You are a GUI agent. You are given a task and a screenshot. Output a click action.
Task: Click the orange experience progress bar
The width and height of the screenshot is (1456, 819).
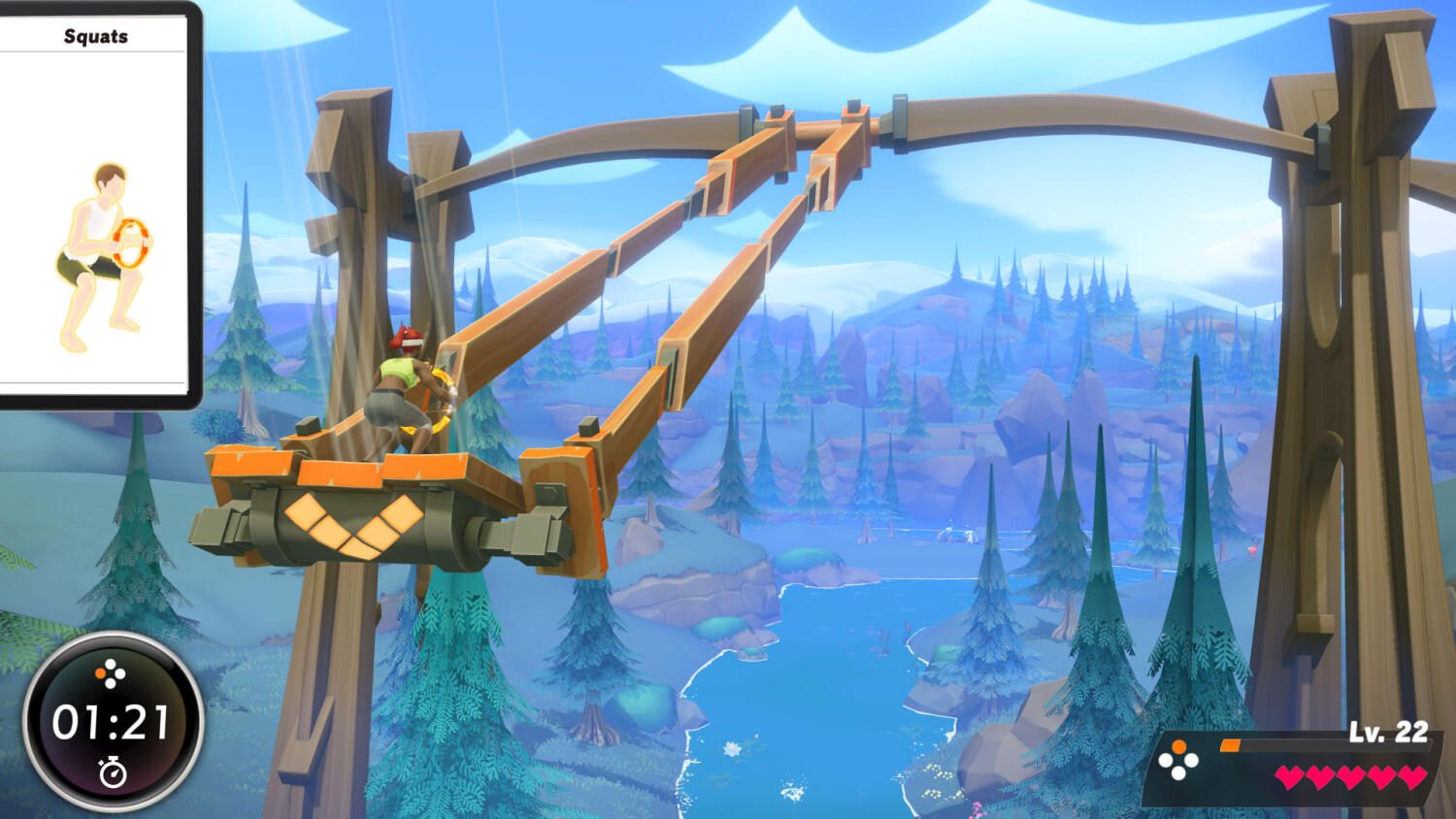(1230, 745)
